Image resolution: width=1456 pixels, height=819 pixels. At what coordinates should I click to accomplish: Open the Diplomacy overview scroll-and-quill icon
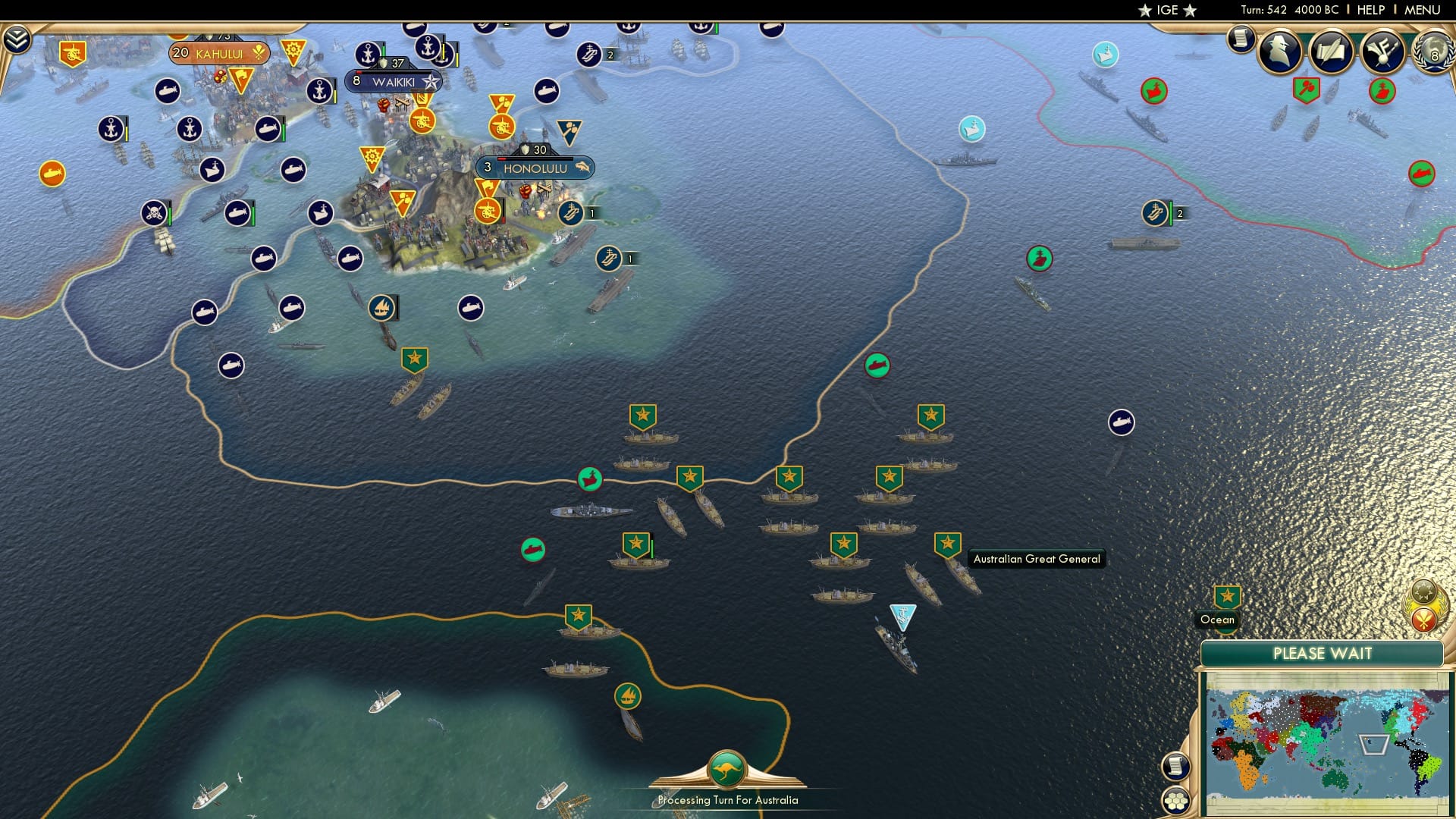[x=1329, y=50]
